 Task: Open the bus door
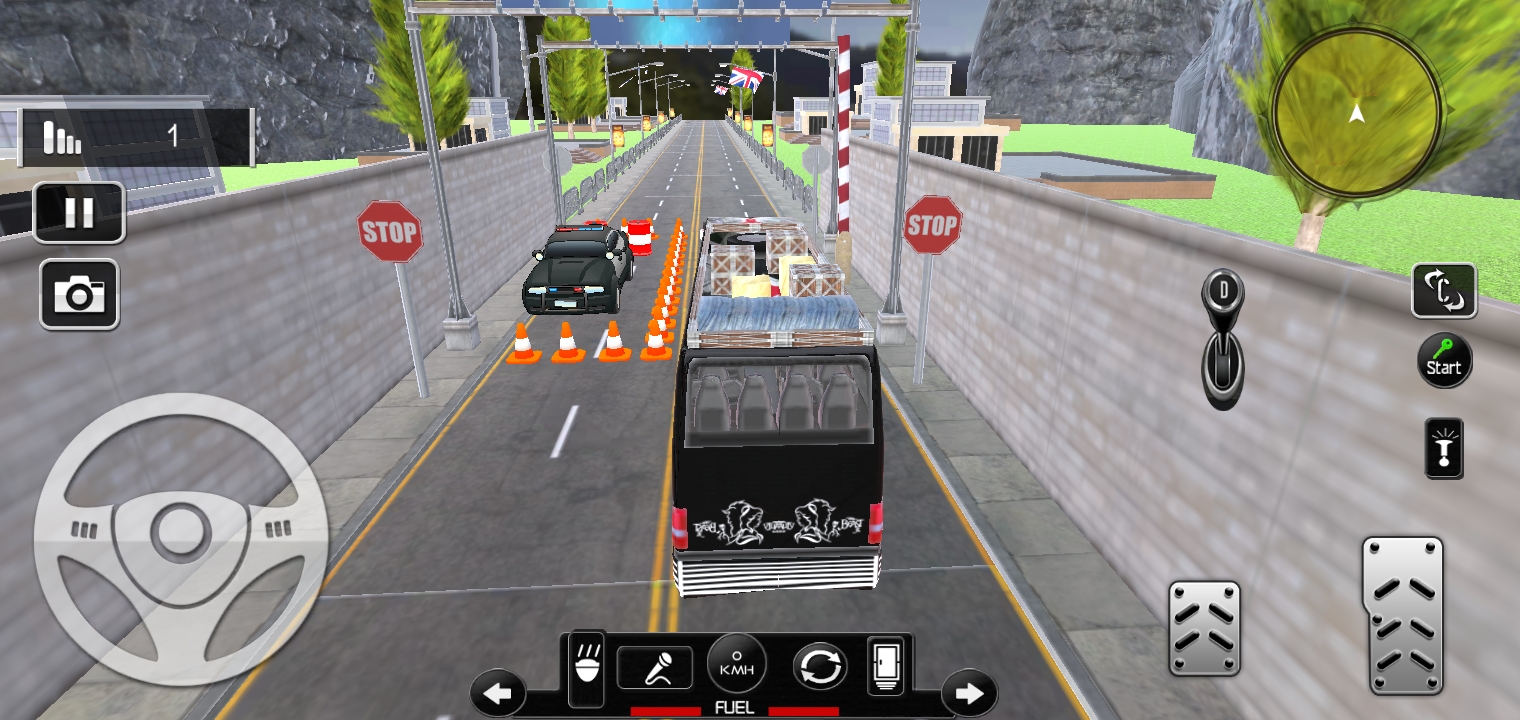click(886, 665)
